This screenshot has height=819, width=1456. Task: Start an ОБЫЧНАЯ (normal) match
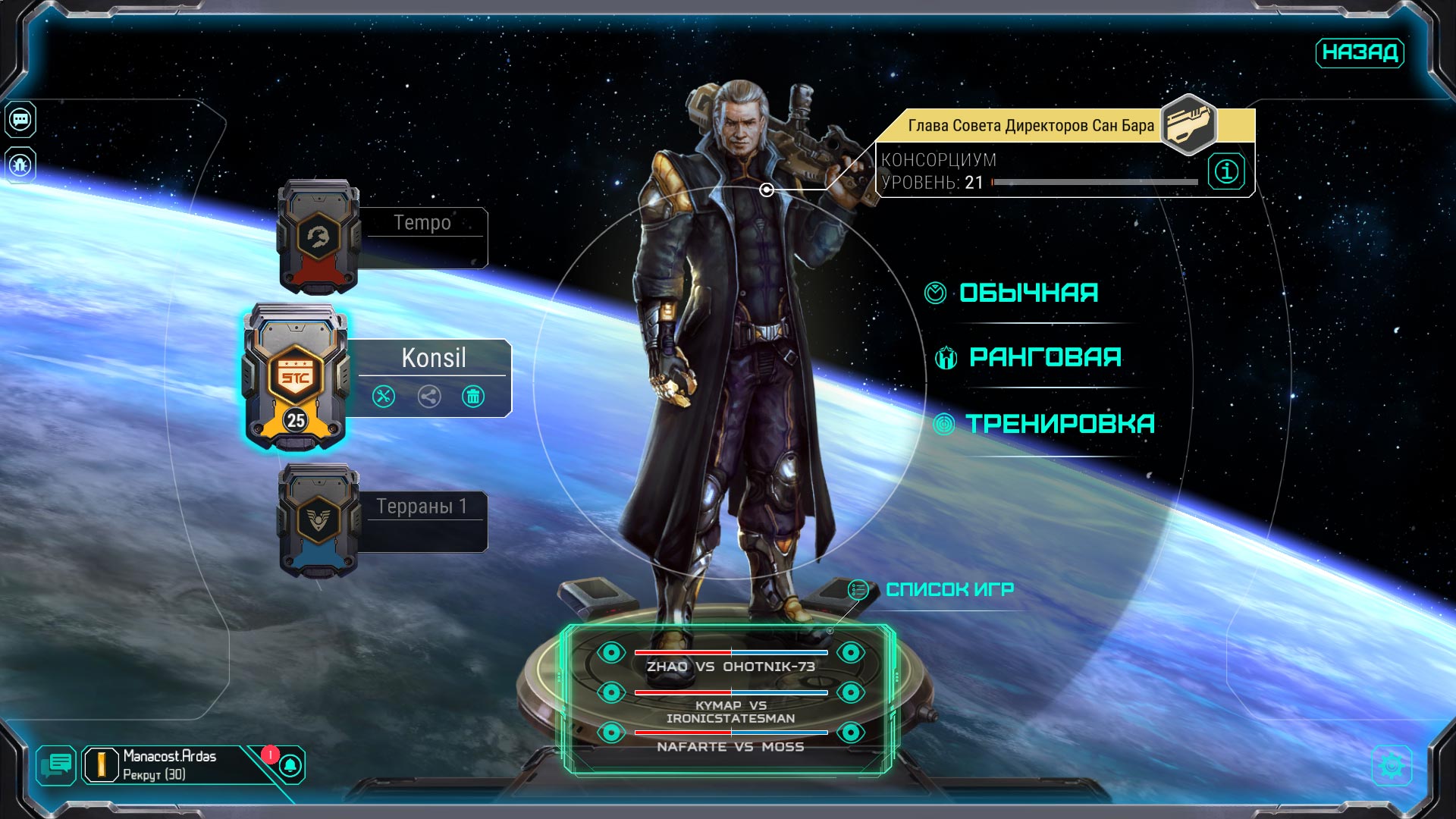[1028, 293]
